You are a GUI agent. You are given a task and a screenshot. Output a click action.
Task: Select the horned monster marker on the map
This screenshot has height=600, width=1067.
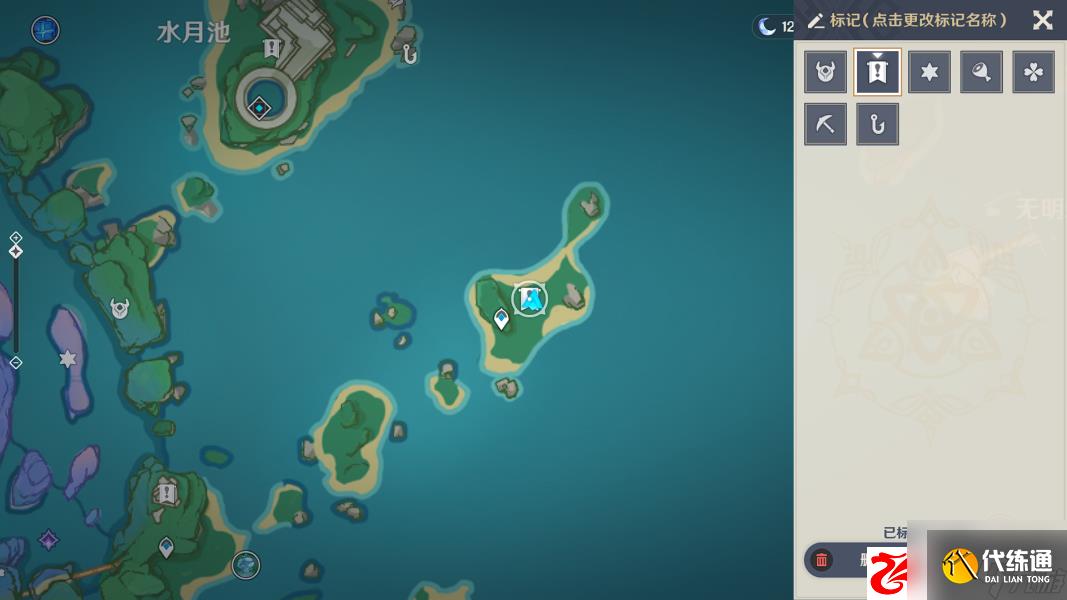[x=120, y=309]
